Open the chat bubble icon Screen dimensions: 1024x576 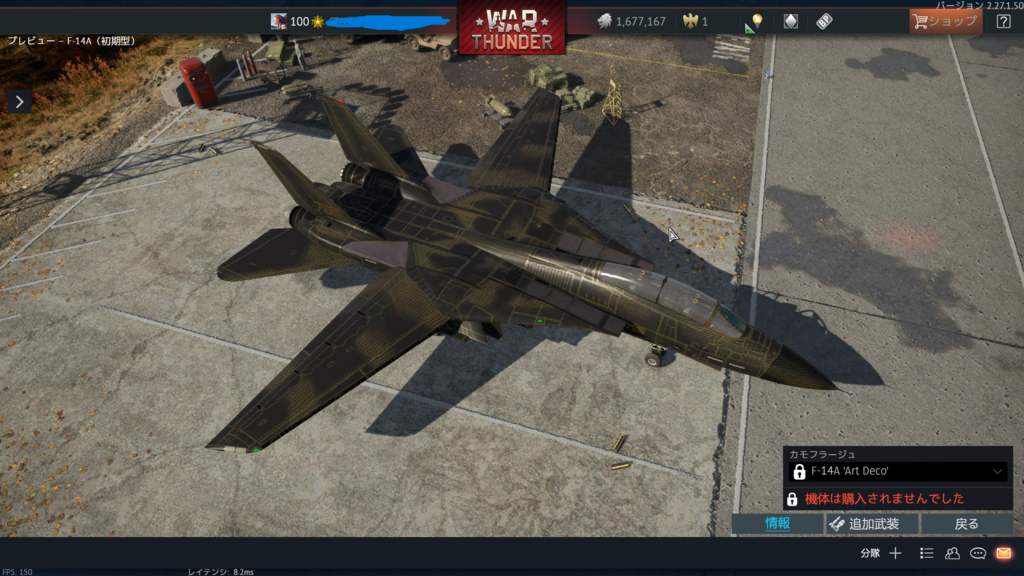pyautogui.click(x=978, y=553)
